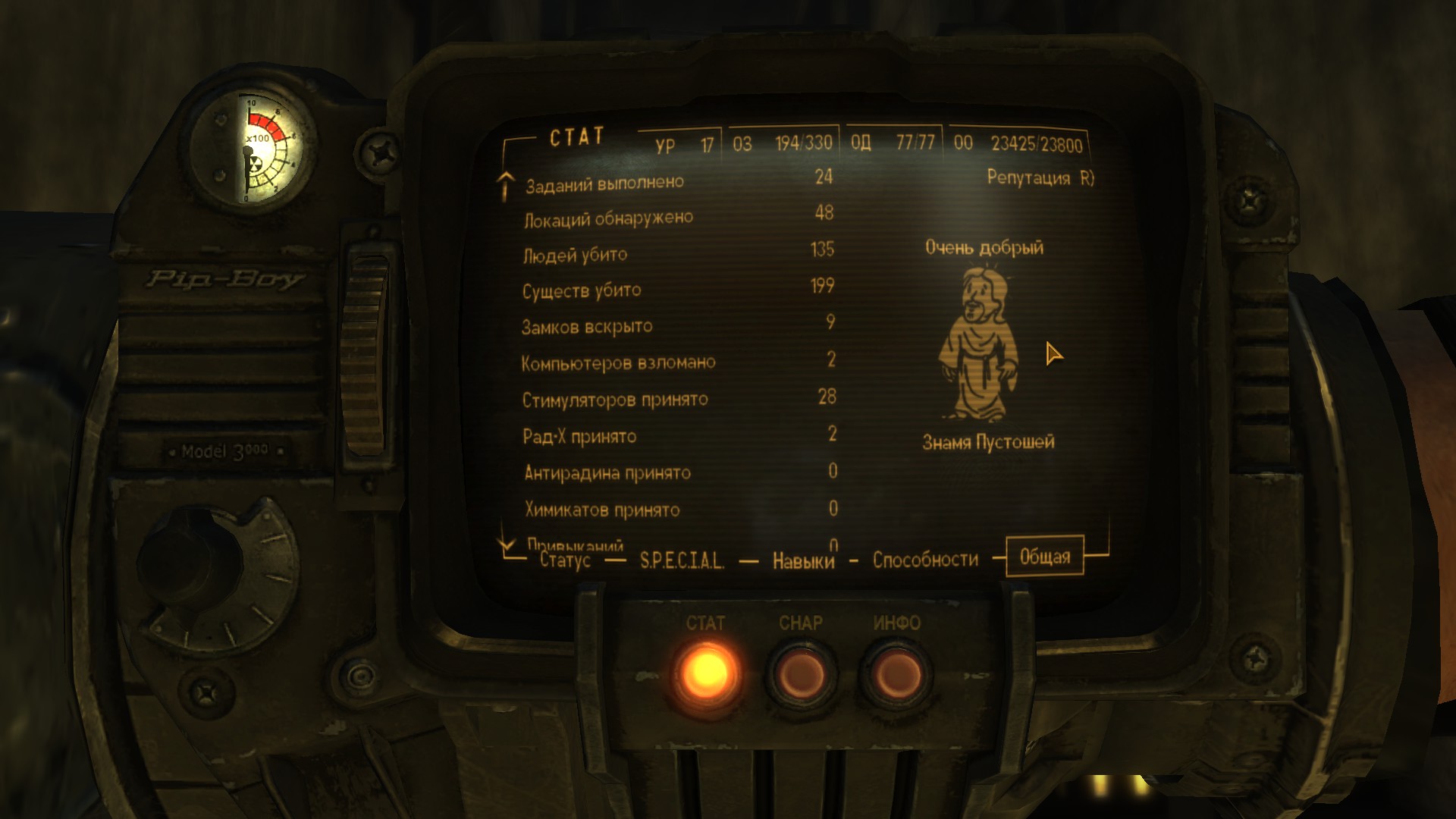Click the ОЗ 194/330 health readout
The height and width of the screenshot is (819, 1456).
click(x=782, y=141)
